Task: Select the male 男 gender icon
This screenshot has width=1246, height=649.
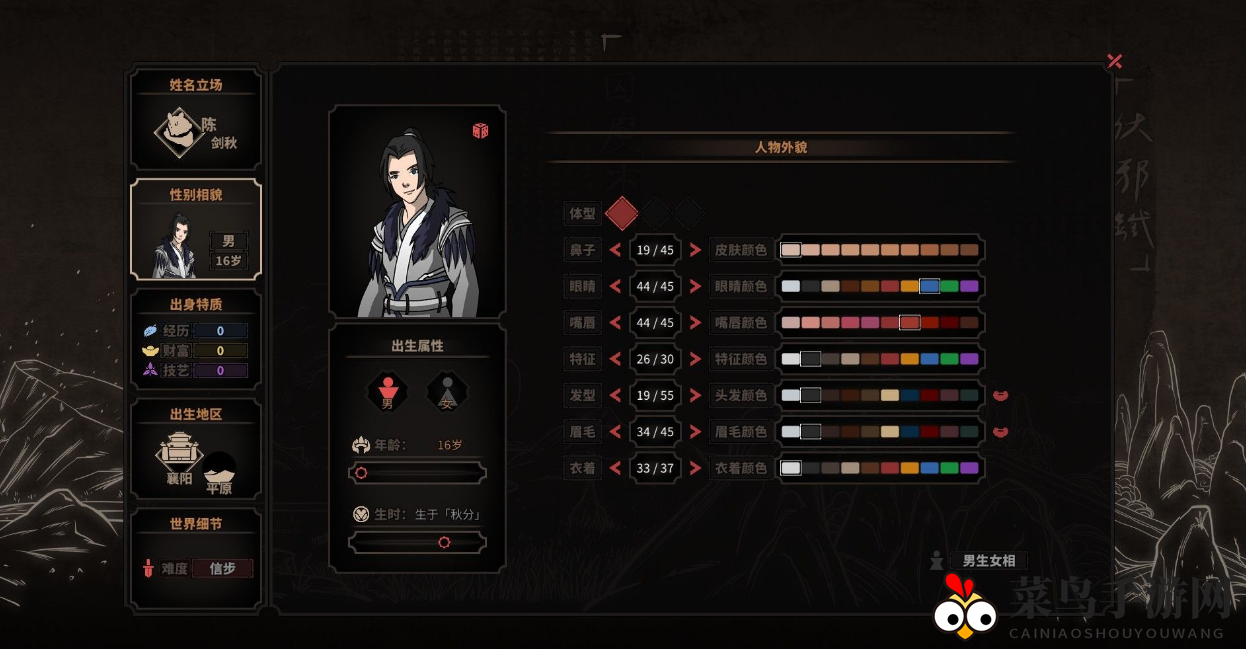Action: 387,391
